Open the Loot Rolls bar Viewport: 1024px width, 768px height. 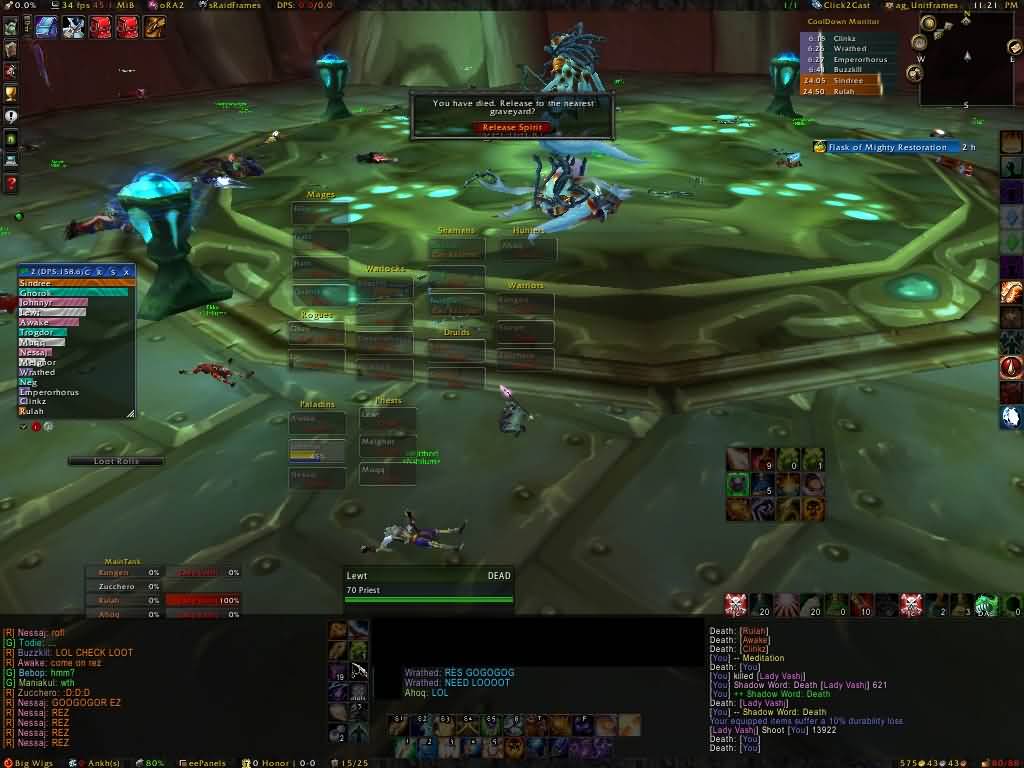(116, 461)
